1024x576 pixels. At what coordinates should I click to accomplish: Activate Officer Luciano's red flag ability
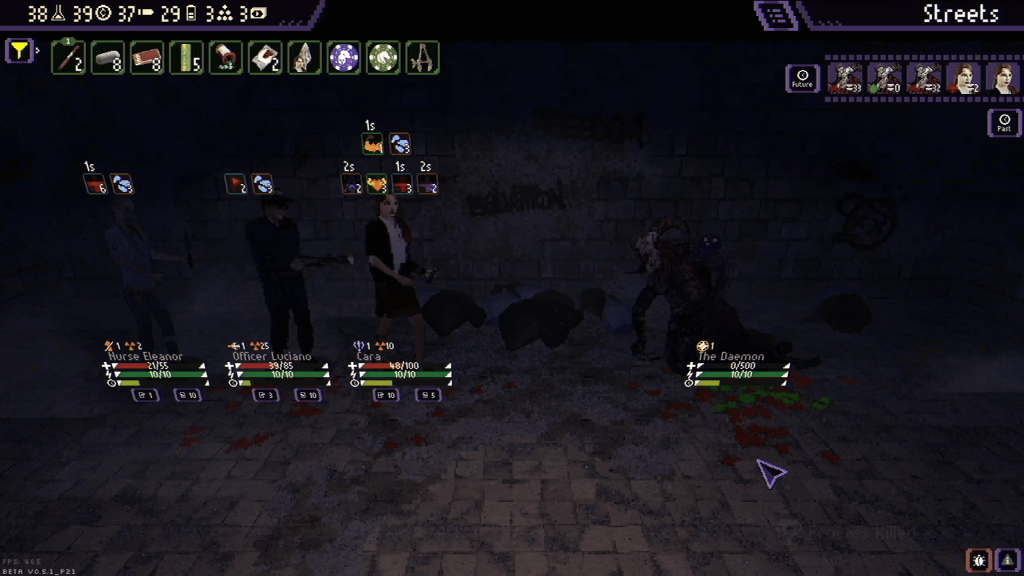pyautogui.click(x=236, y=184)
